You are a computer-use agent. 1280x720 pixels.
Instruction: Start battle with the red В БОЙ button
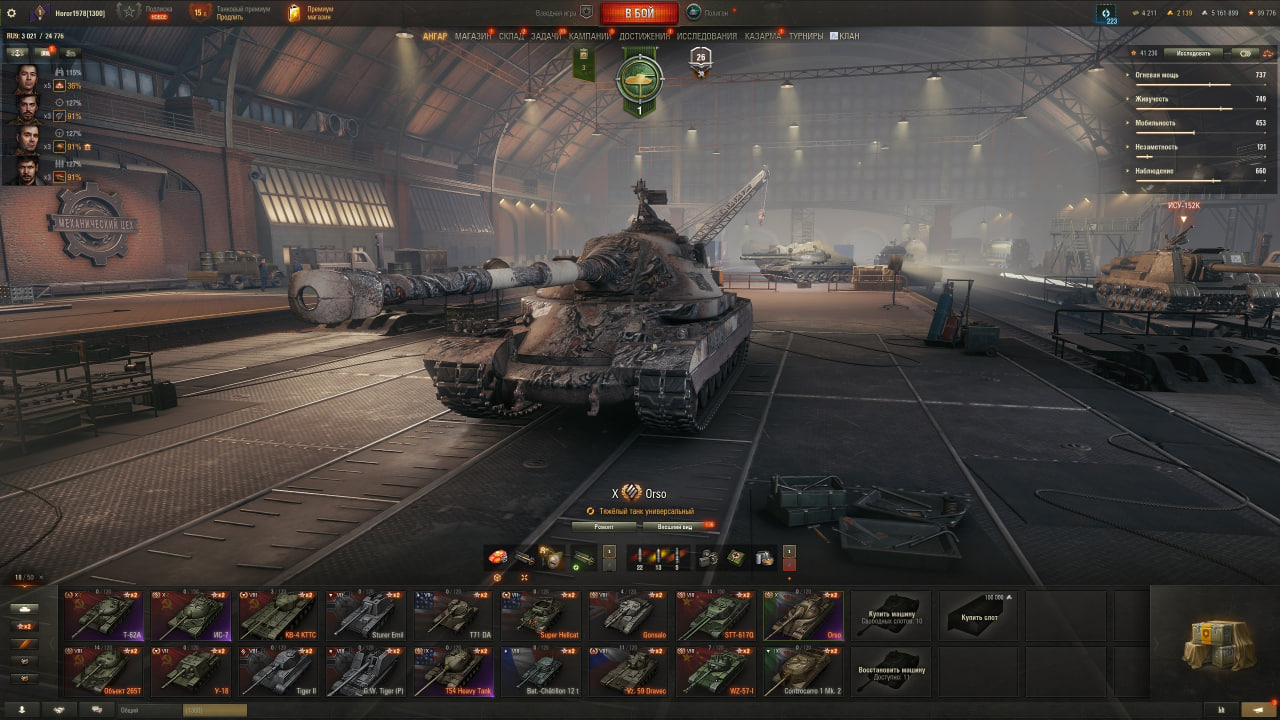tap(639, 13)
